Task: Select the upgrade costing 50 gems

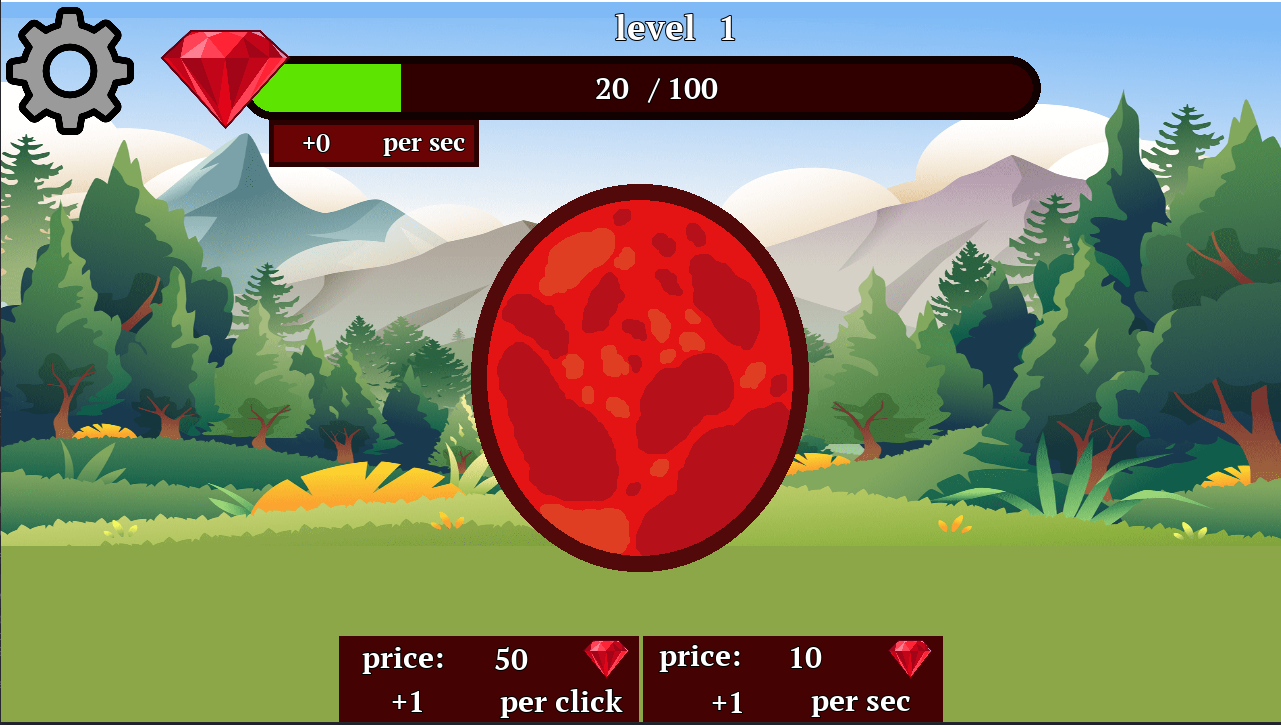Action: coord(488,679)
